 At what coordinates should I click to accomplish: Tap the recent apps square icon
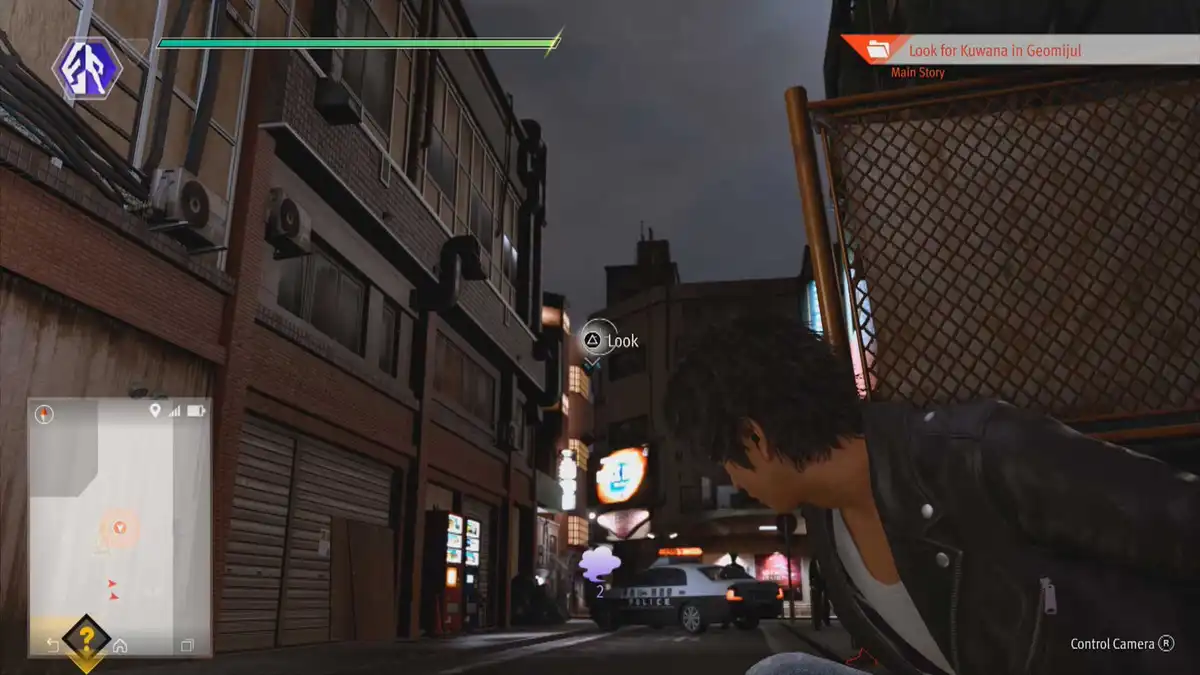(187, 645)
